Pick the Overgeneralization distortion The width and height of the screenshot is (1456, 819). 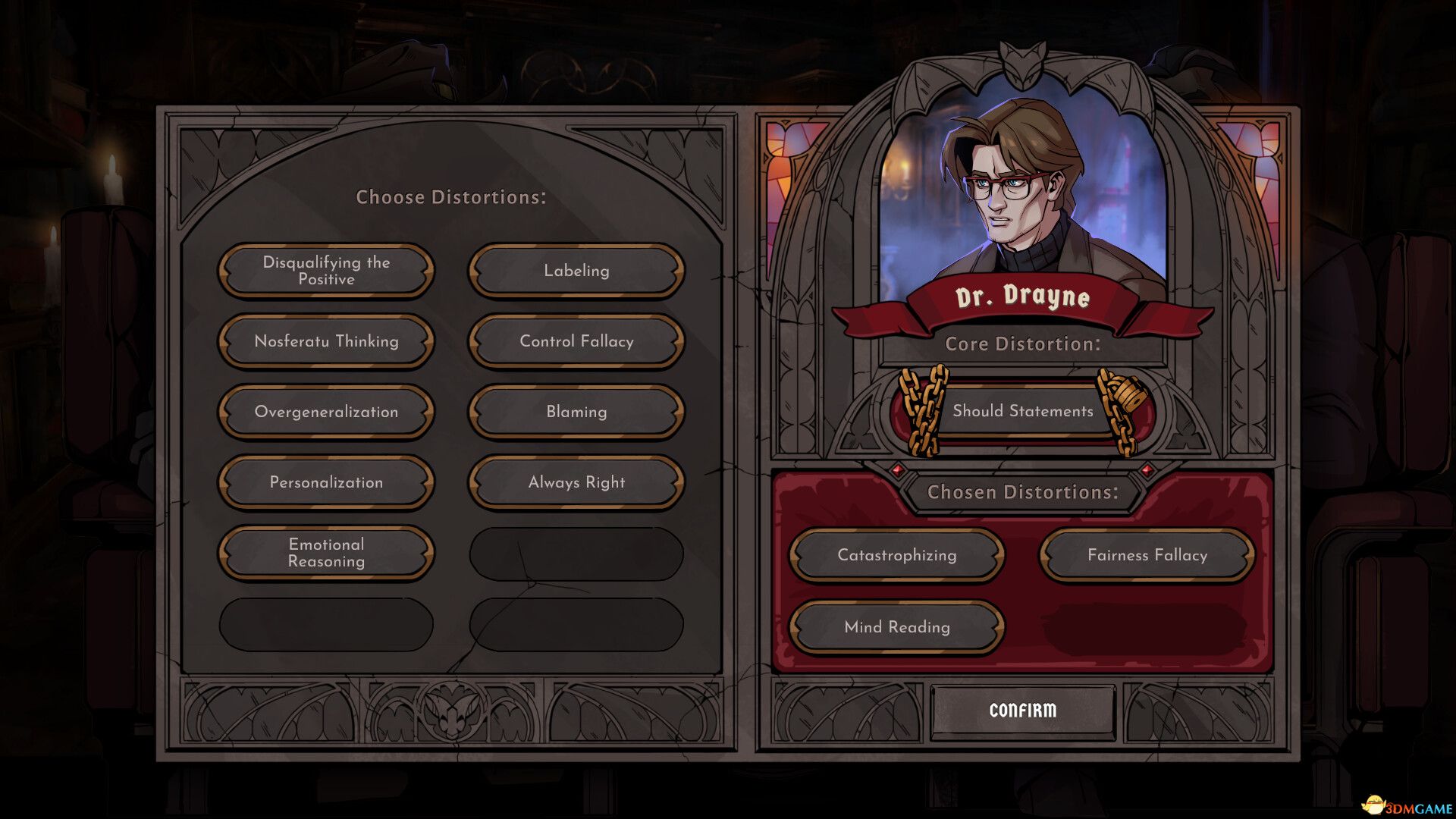[x=325, y=412]
